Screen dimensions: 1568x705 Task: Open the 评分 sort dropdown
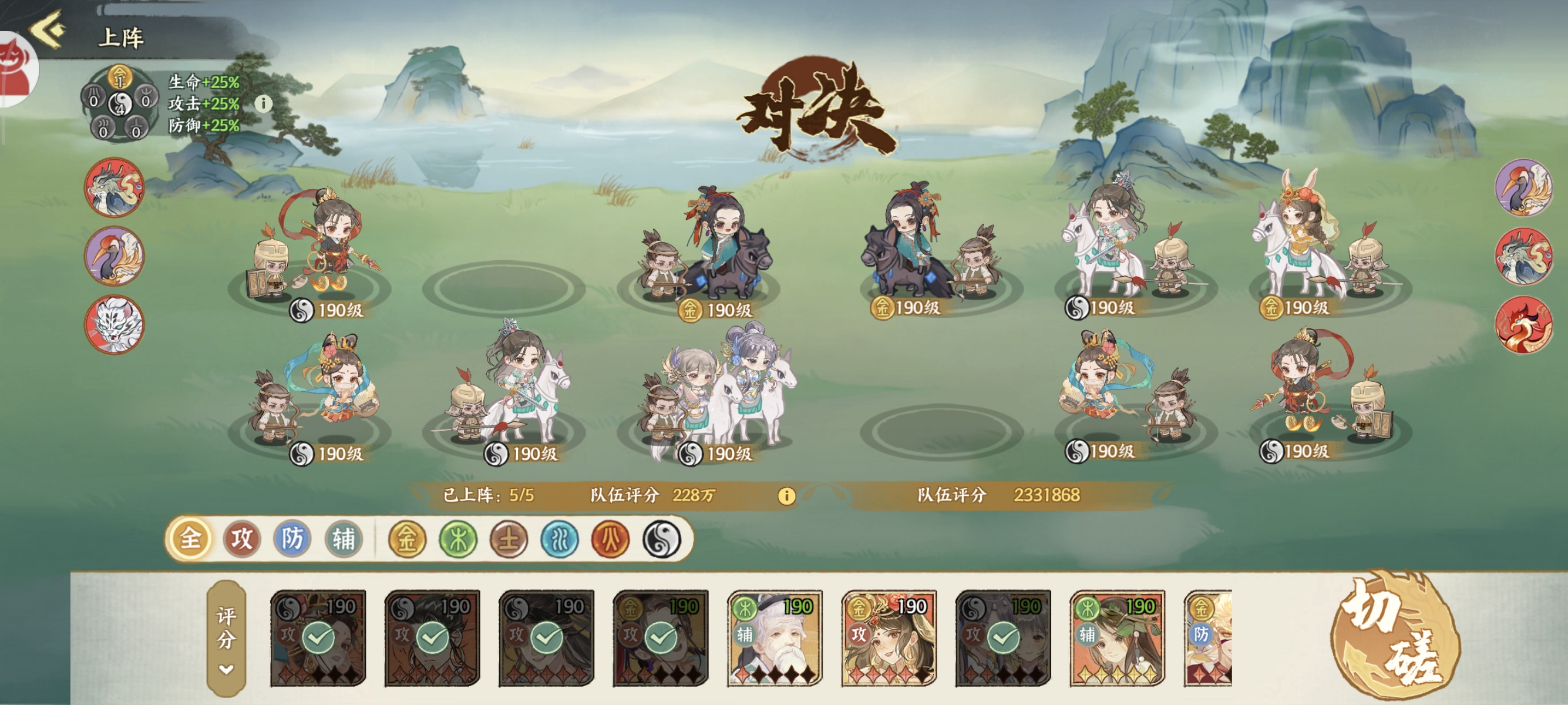226,638
